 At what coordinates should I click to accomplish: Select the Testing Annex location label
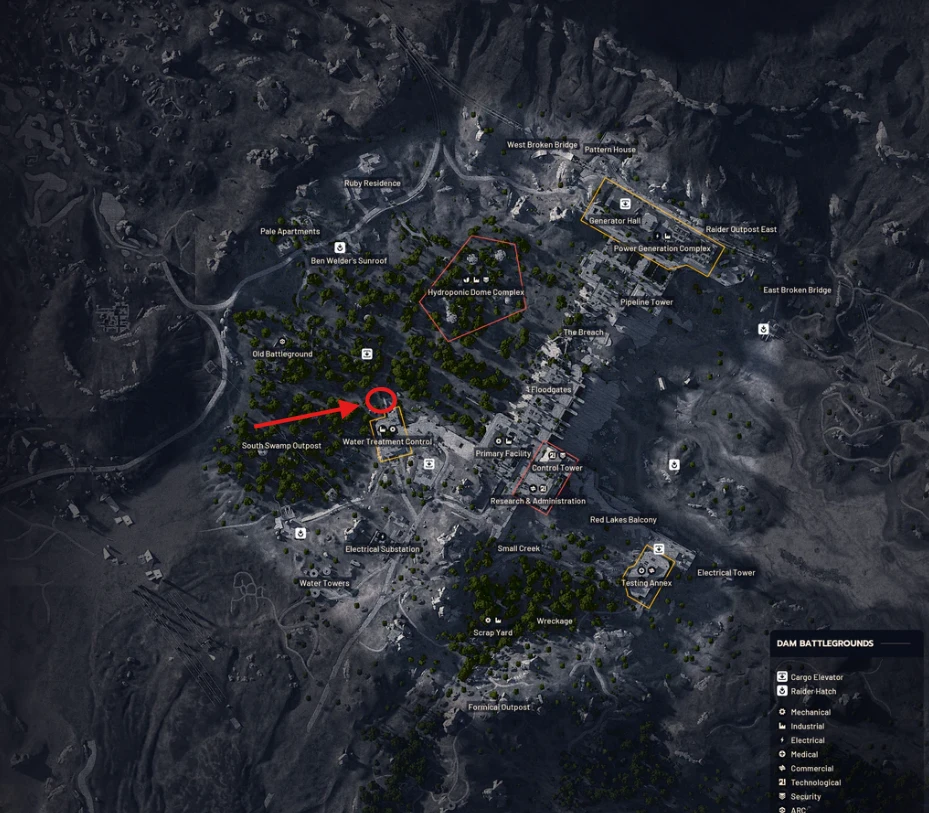click(x=646, y=582)
